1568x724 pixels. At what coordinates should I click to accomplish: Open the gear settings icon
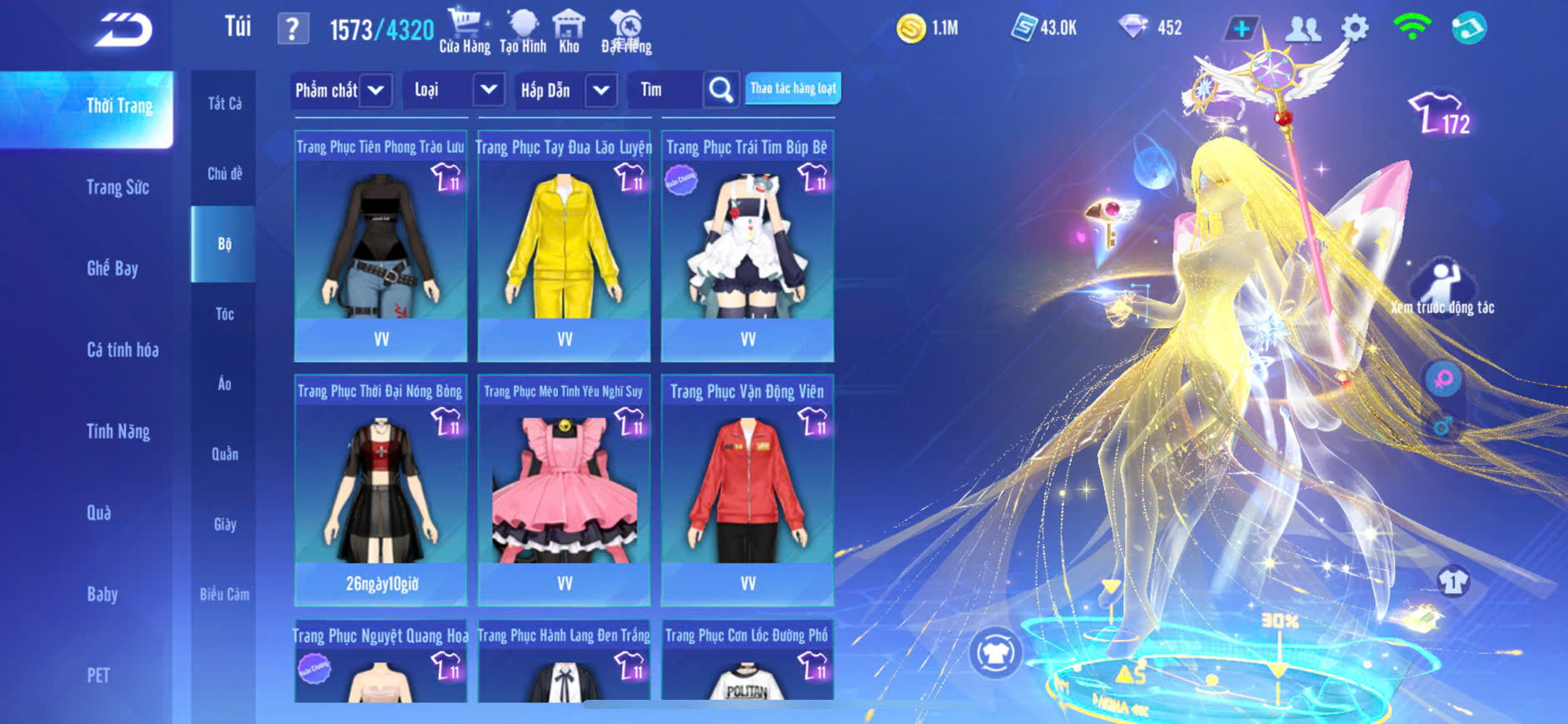coord(1355,29)
